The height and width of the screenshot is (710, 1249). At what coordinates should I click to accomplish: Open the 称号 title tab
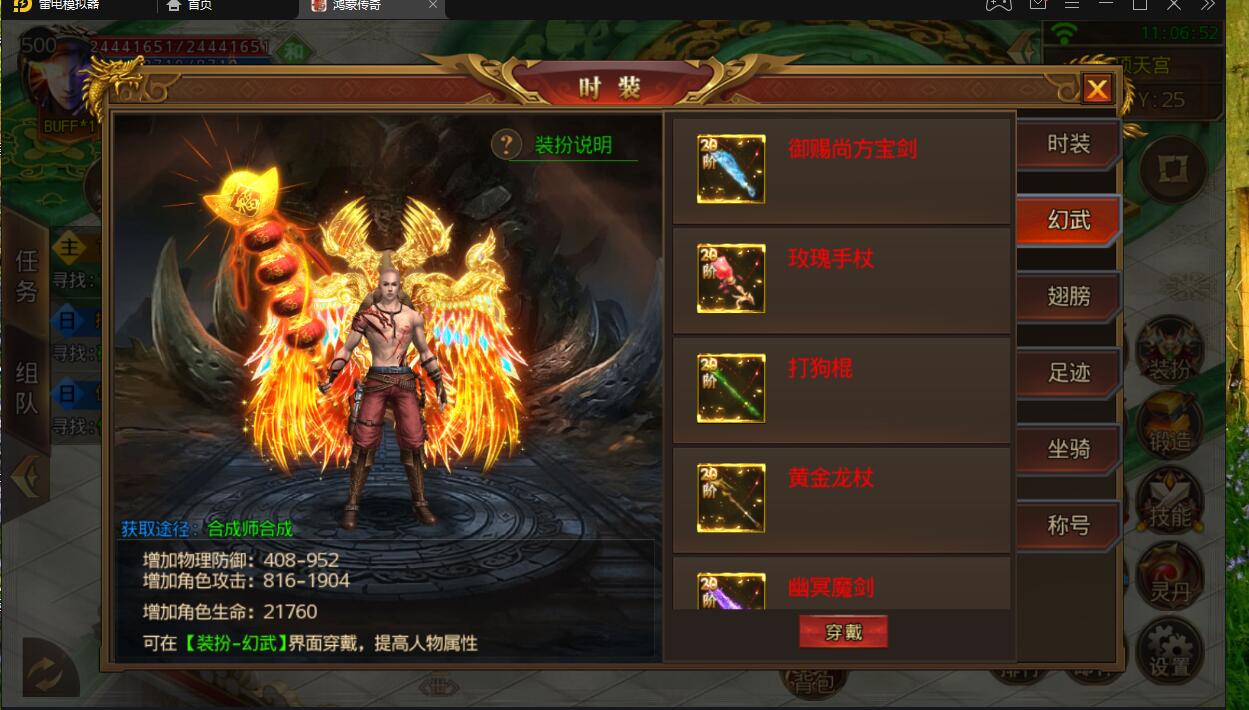point(1067,525)
